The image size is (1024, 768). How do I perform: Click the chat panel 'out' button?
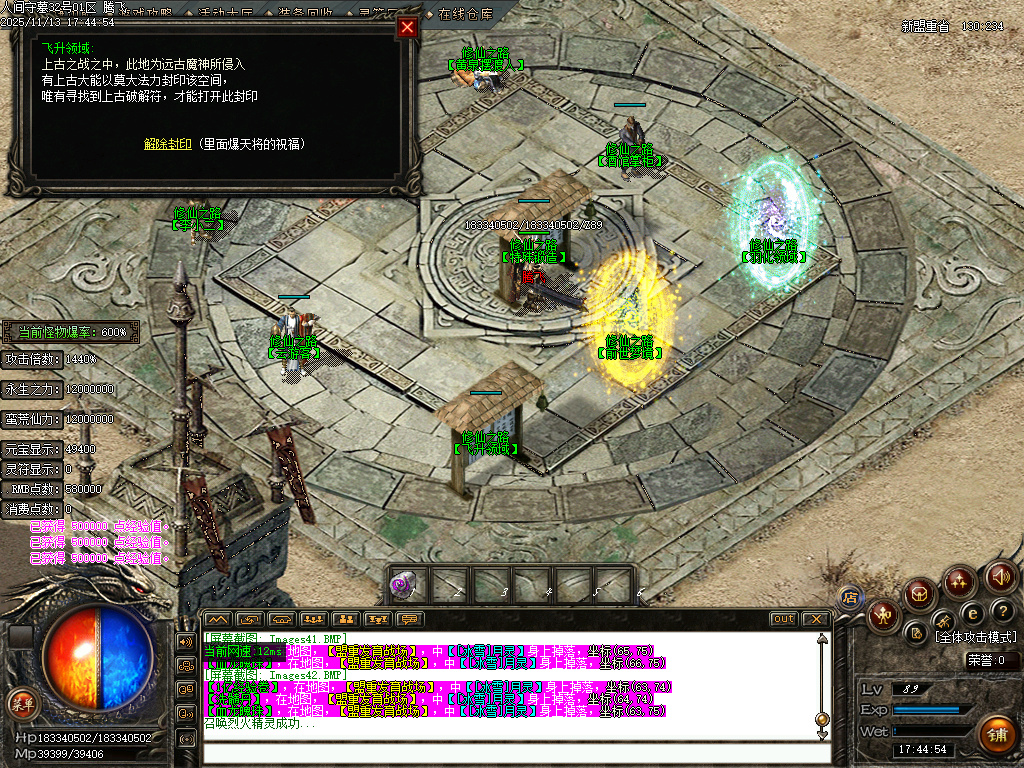point(784,619)
